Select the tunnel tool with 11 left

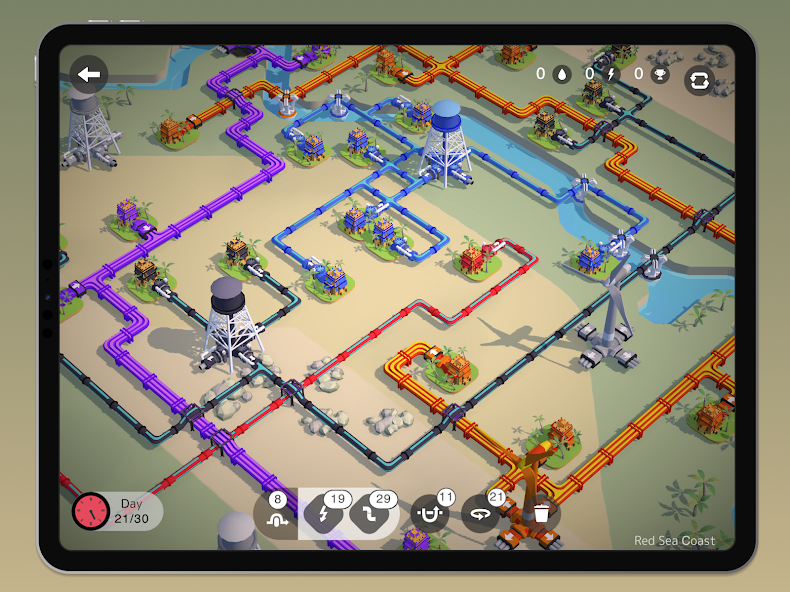tap(430, 515)
